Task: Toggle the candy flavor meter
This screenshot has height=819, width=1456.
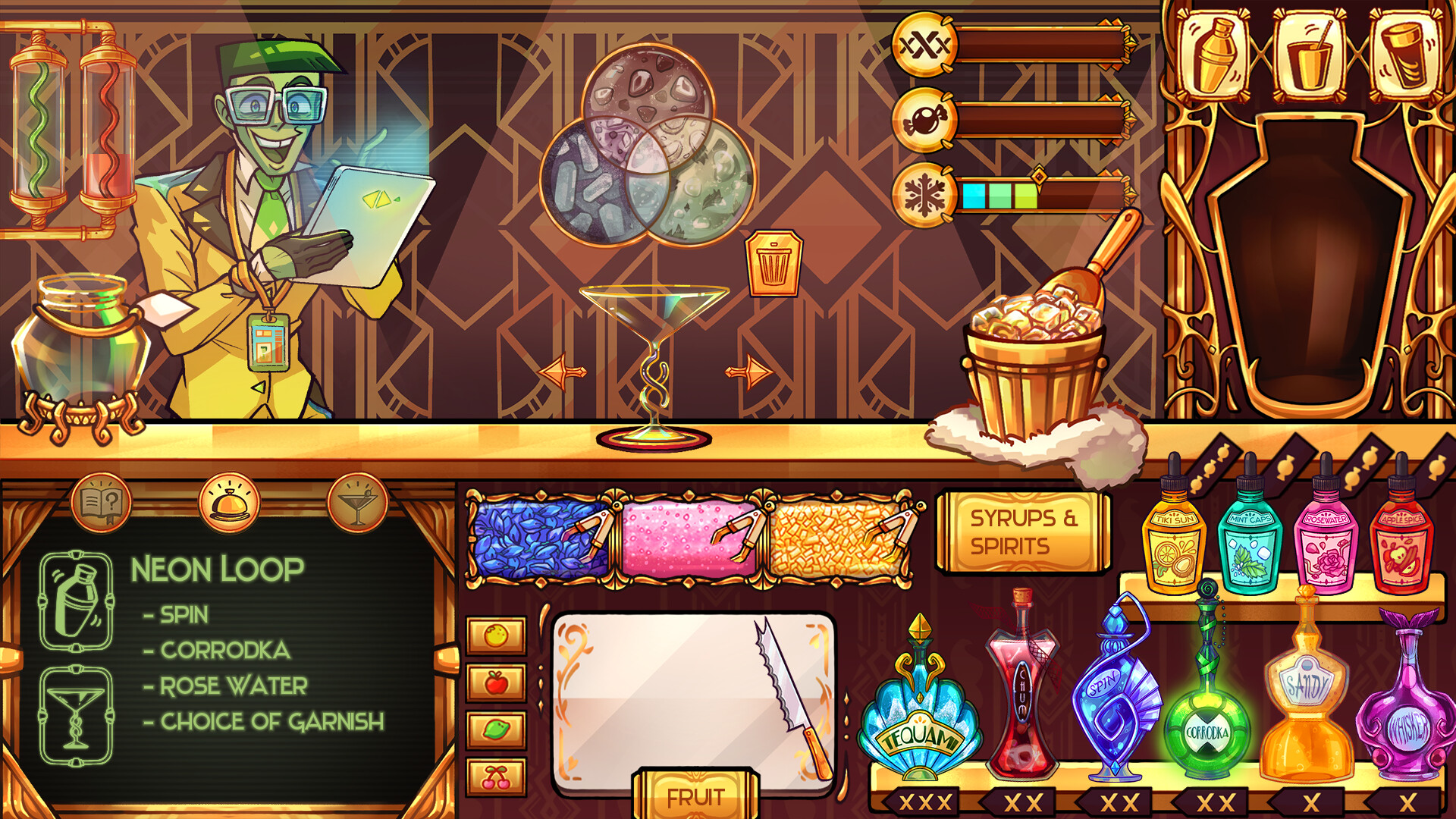Action: tap(924, 119)
